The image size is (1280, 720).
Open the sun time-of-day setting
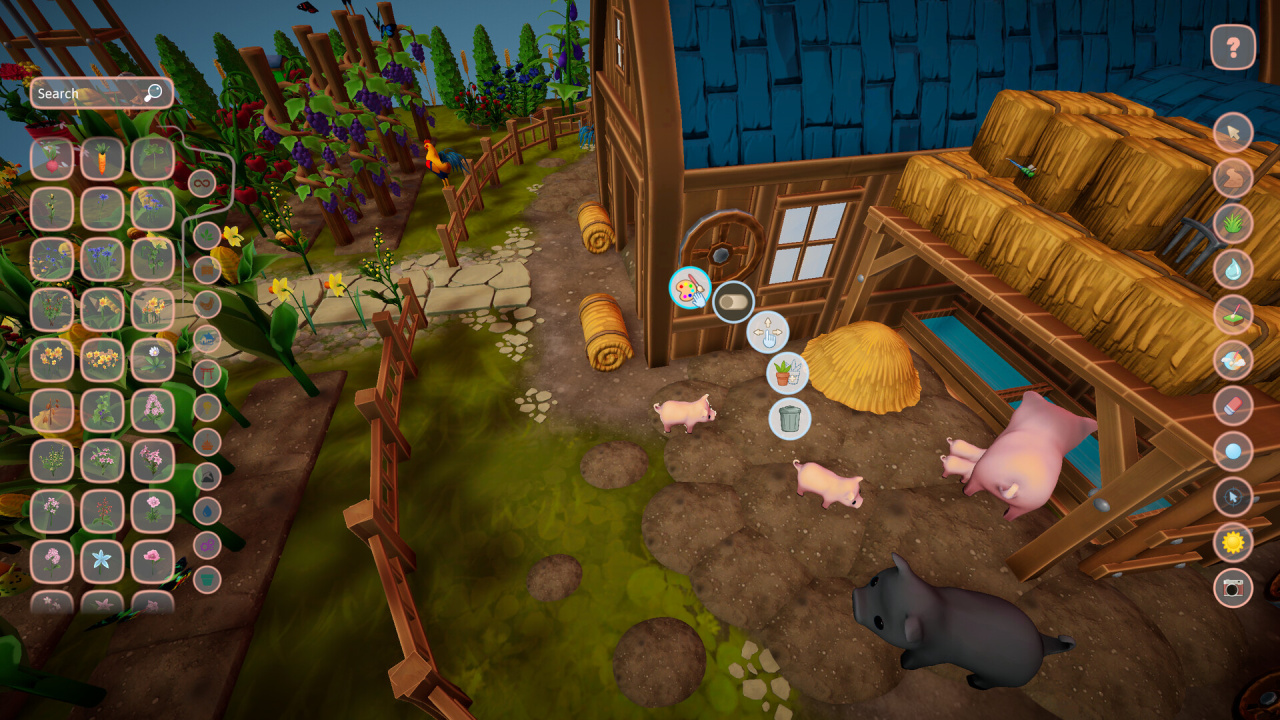point(1233,543)
